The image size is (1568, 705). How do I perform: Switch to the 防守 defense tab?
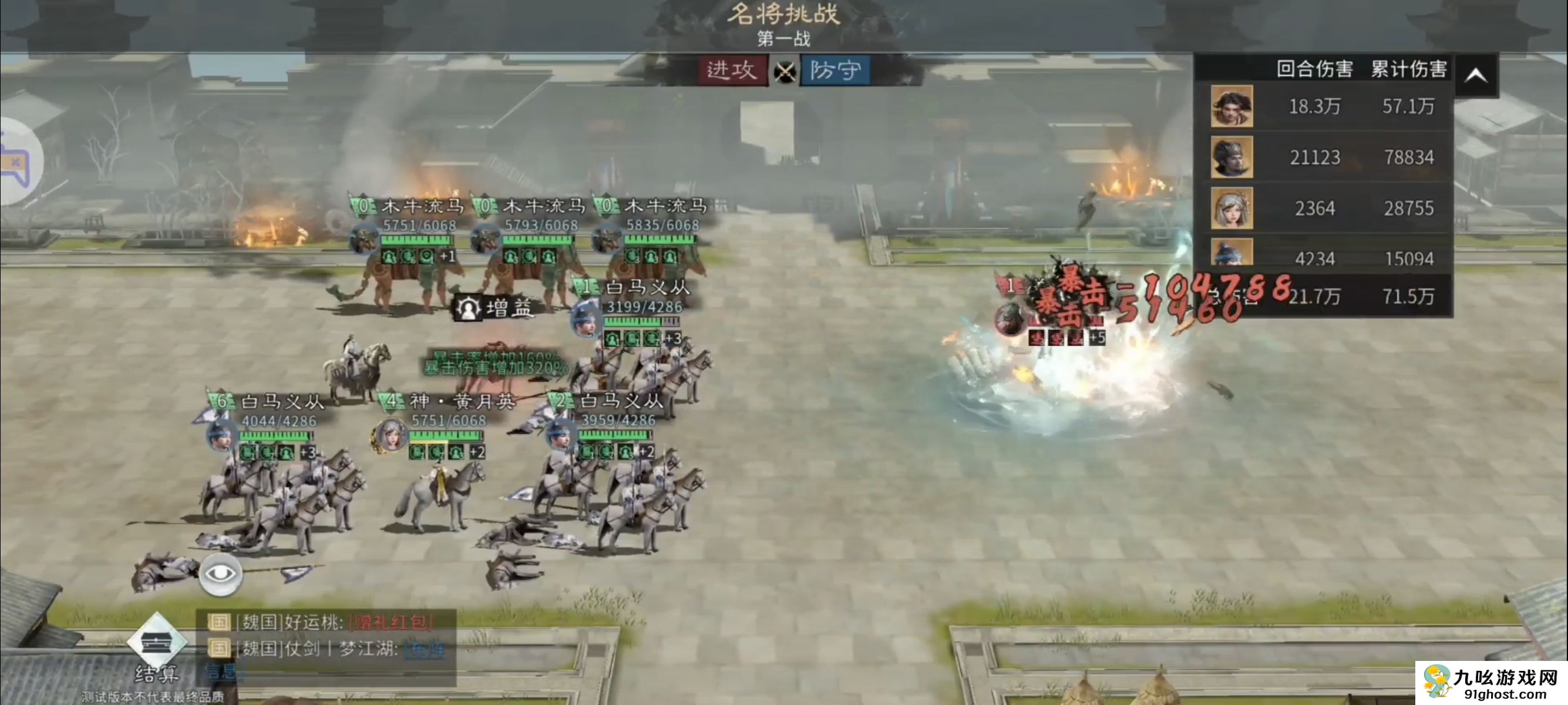(835, 70)
